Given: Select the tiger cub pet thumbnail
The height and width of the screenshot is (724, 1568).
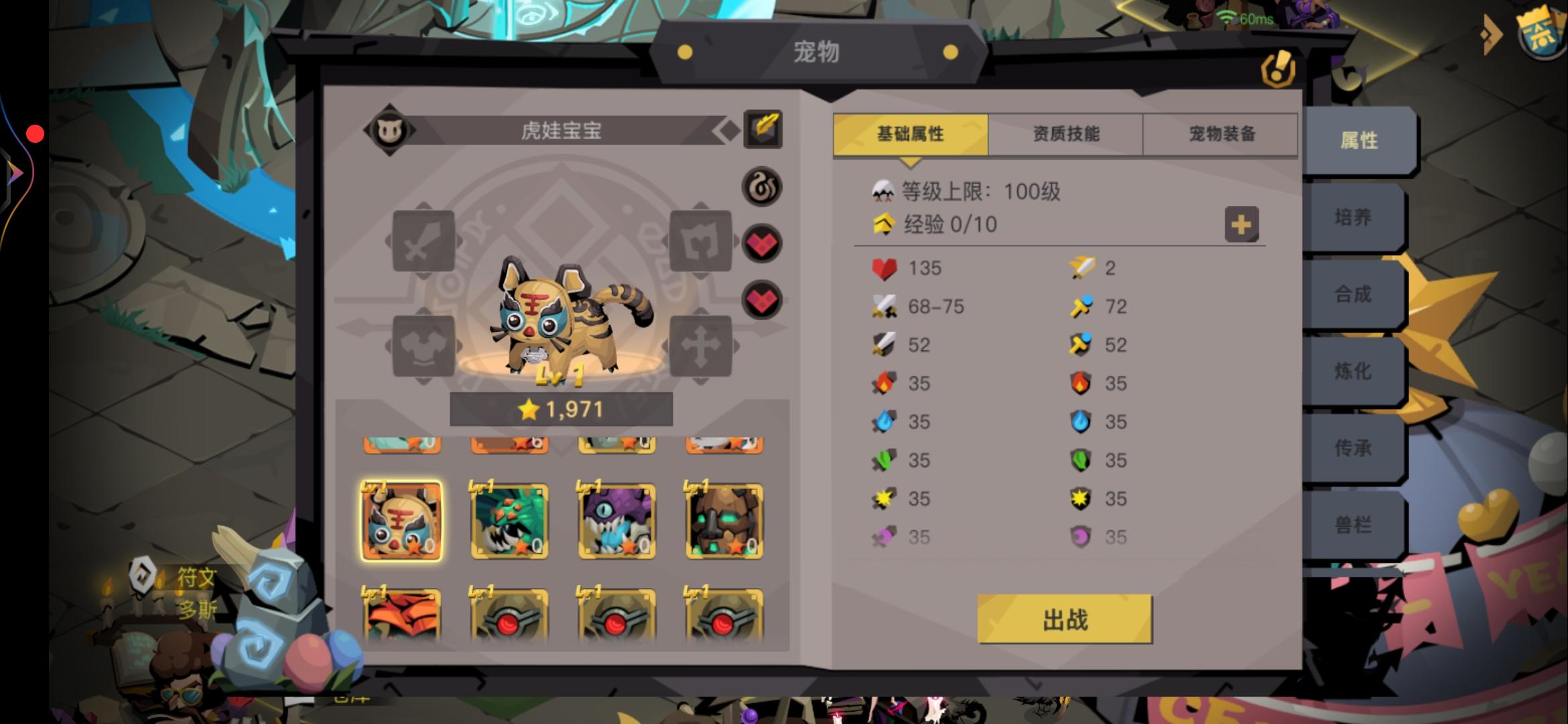Looking at the screenshot, I should (401, 521).
